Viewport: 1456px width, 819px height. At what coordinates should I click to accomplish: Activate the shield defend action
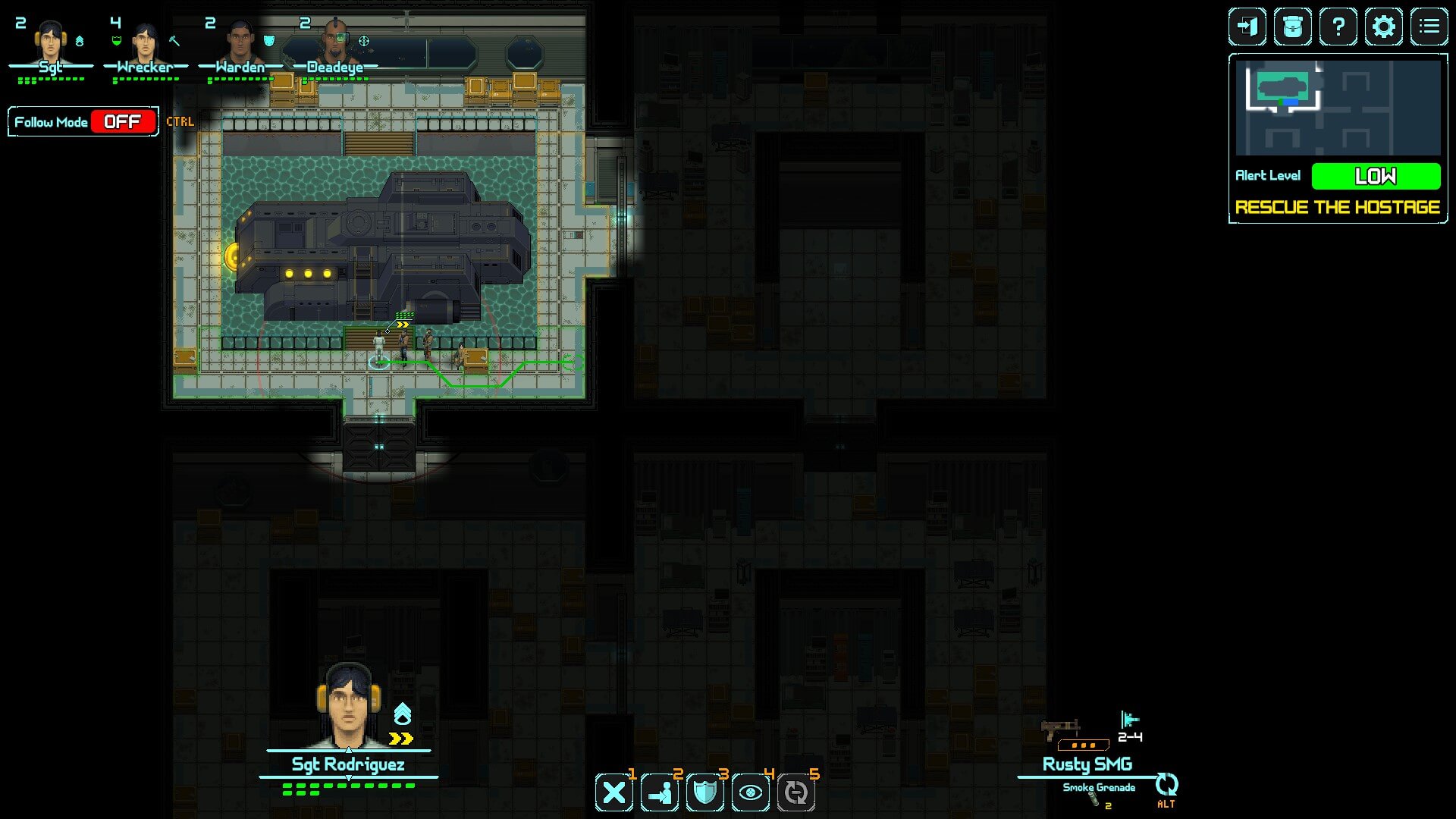pos(705,793)
